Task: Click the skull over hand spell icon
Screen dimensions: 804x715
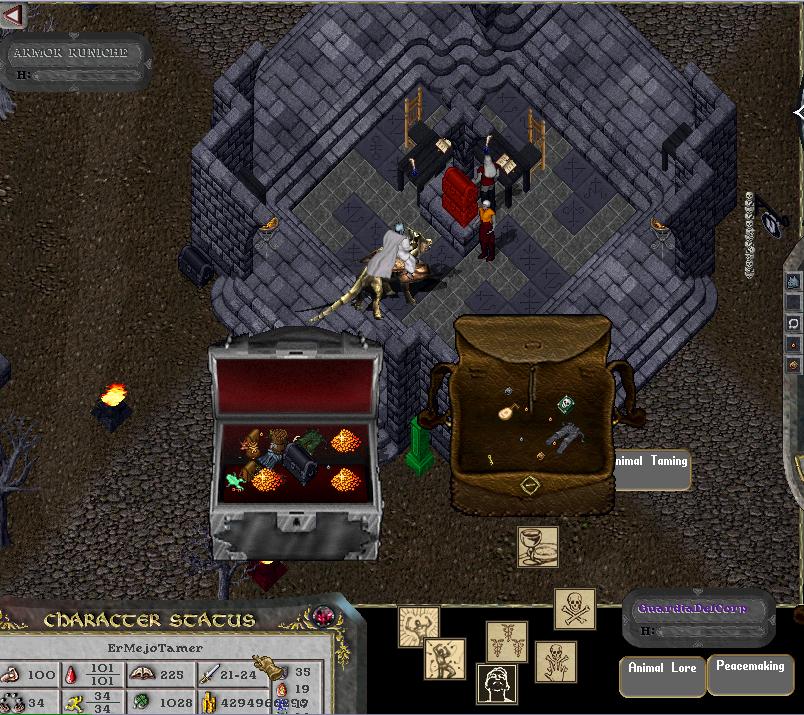Action: 556,662
